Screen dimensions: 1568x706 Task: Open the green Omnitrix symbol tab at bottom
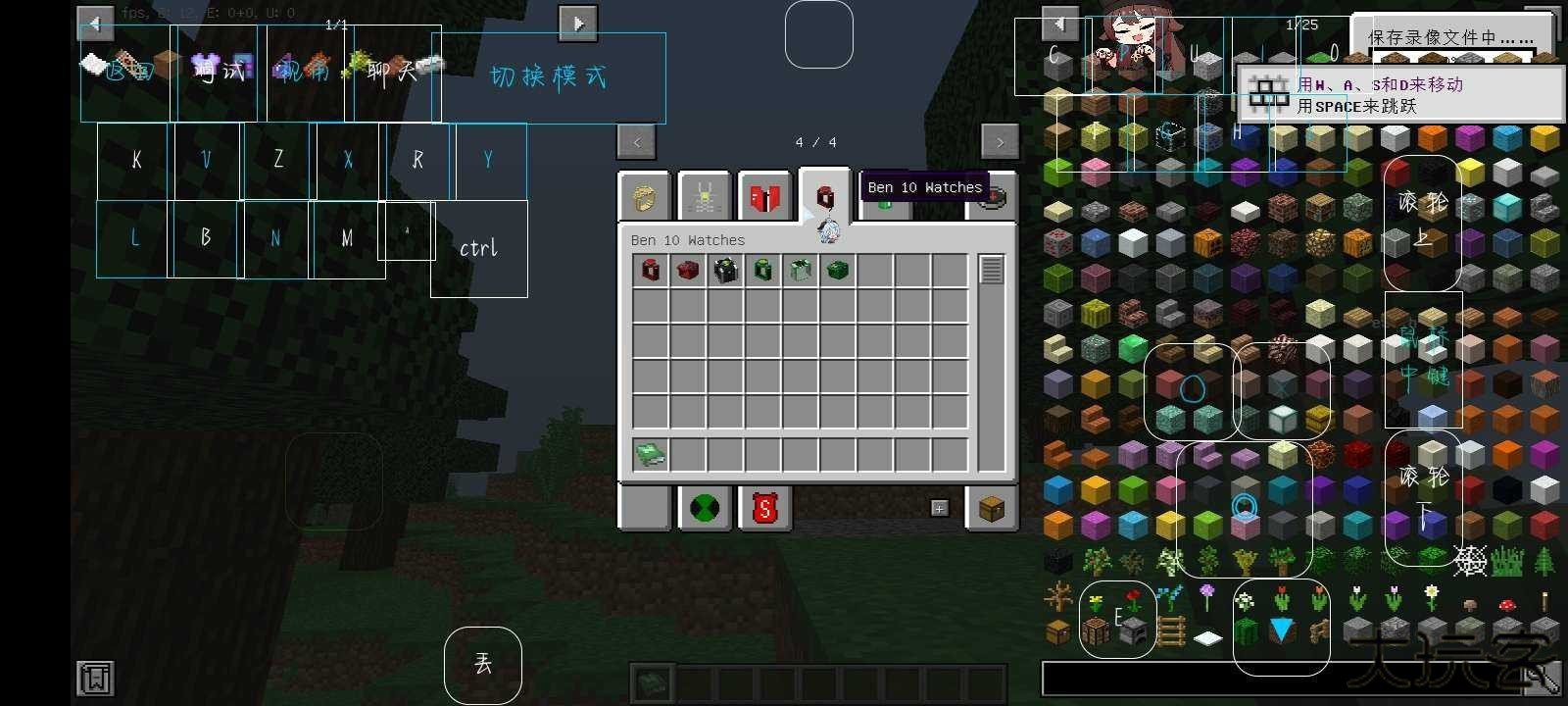point(704,507)
